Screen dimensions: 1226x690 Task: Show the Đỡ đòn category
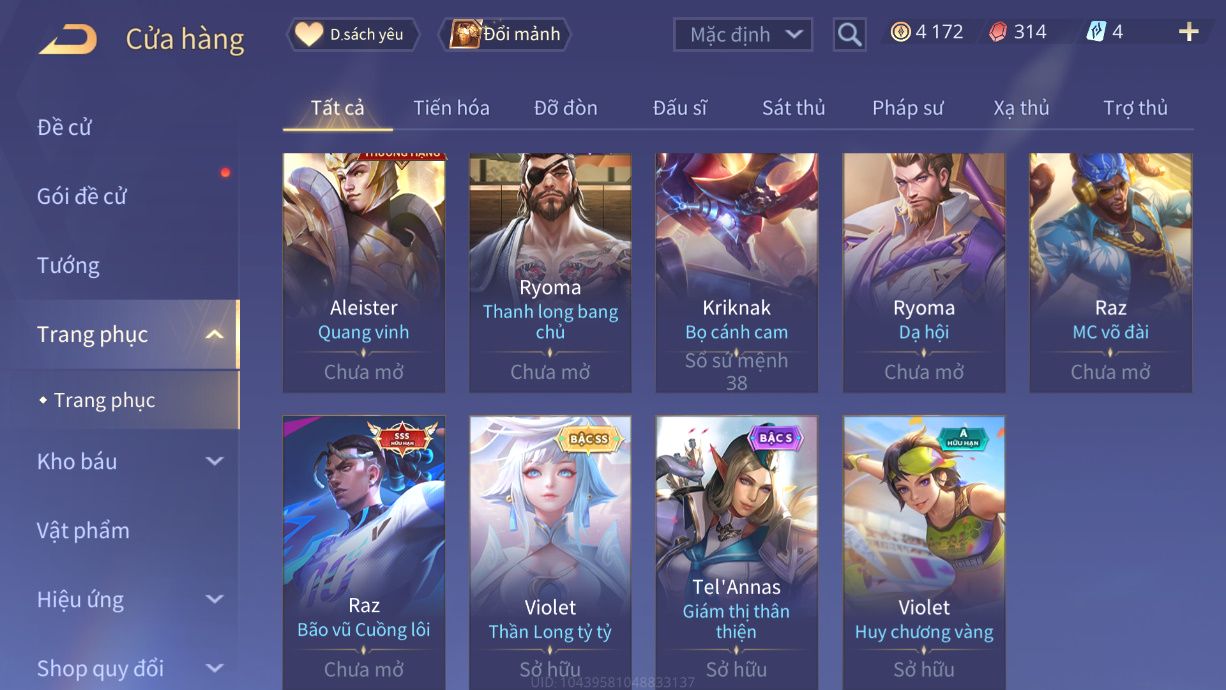tap(565, 108)
